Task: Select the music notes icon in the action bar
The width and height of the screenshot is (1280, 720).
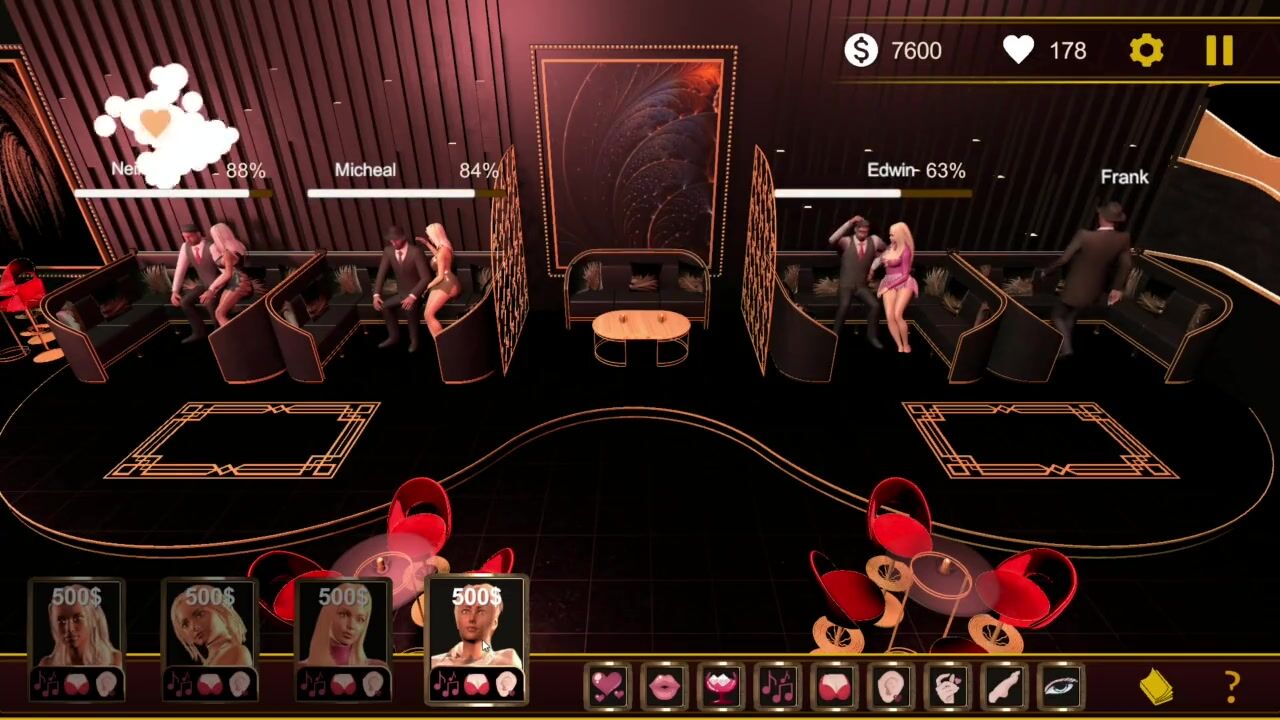Action: point(778,686)
